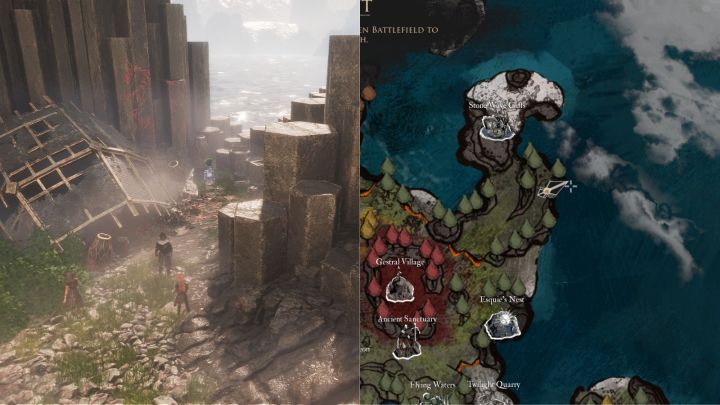Select the Stone Wave Cliffs map marker
The image size is (720, 405).
click(x=496, y=125)
